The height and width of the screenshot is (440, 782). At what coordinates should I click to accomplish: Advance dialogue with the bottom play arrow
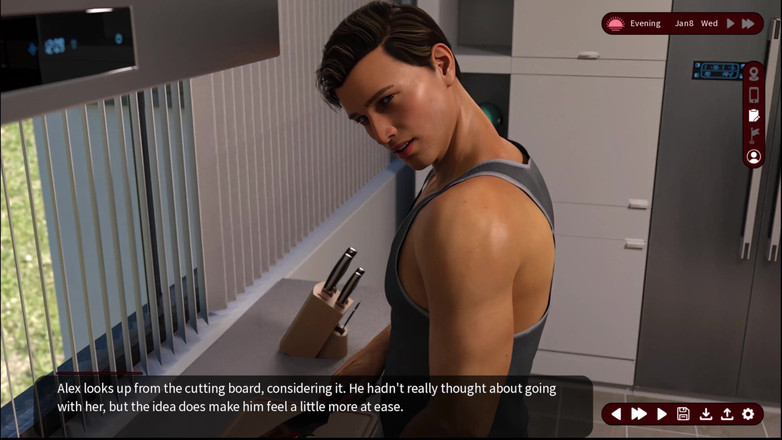662,414
